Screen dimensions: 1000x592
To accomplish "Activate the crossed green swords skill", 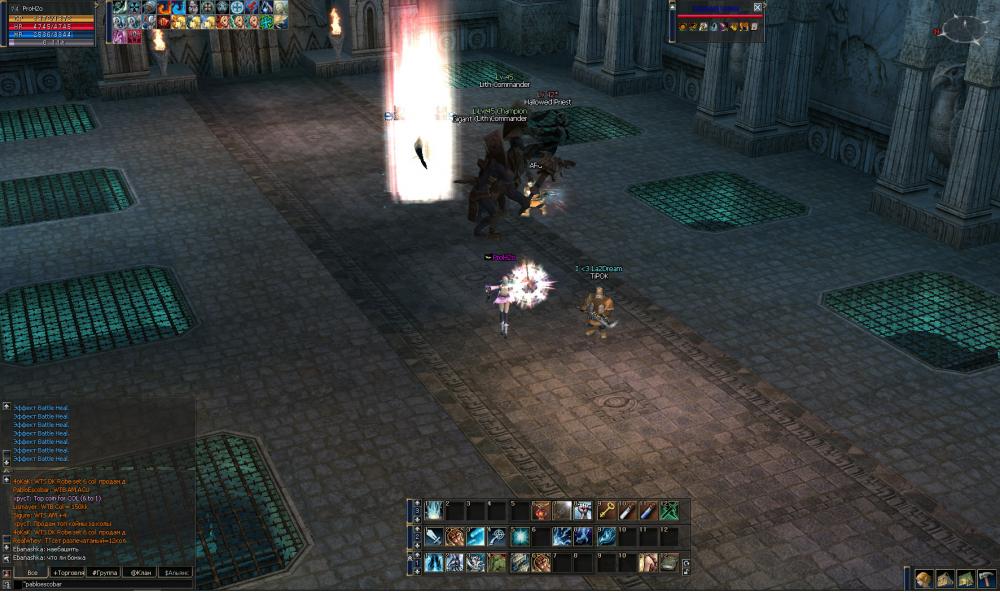I will (x=669, y=510).
